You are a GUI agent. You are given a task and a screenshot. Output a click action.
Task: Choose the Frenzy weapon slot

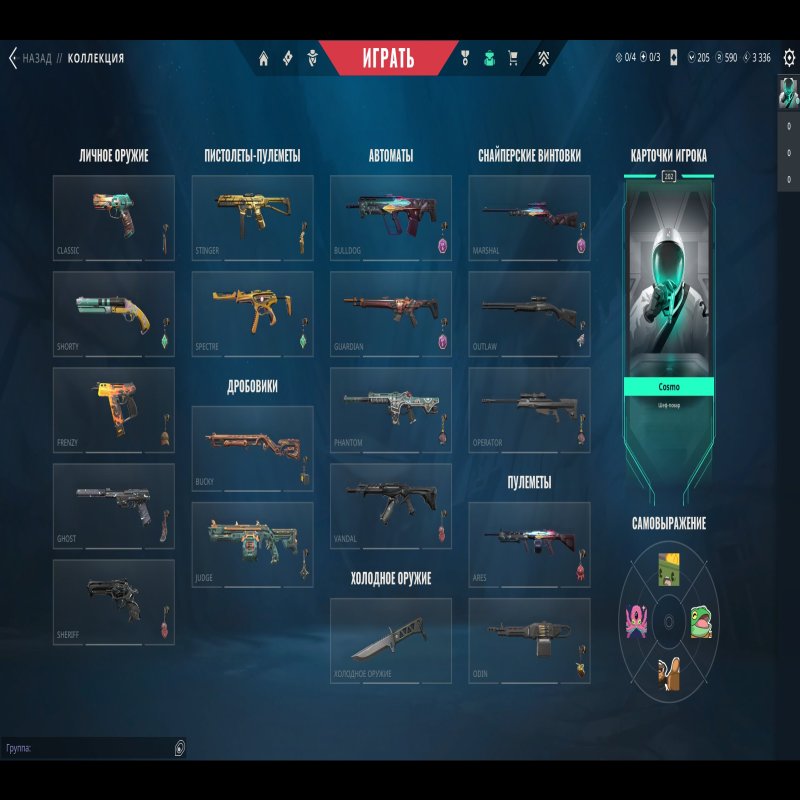113,410
